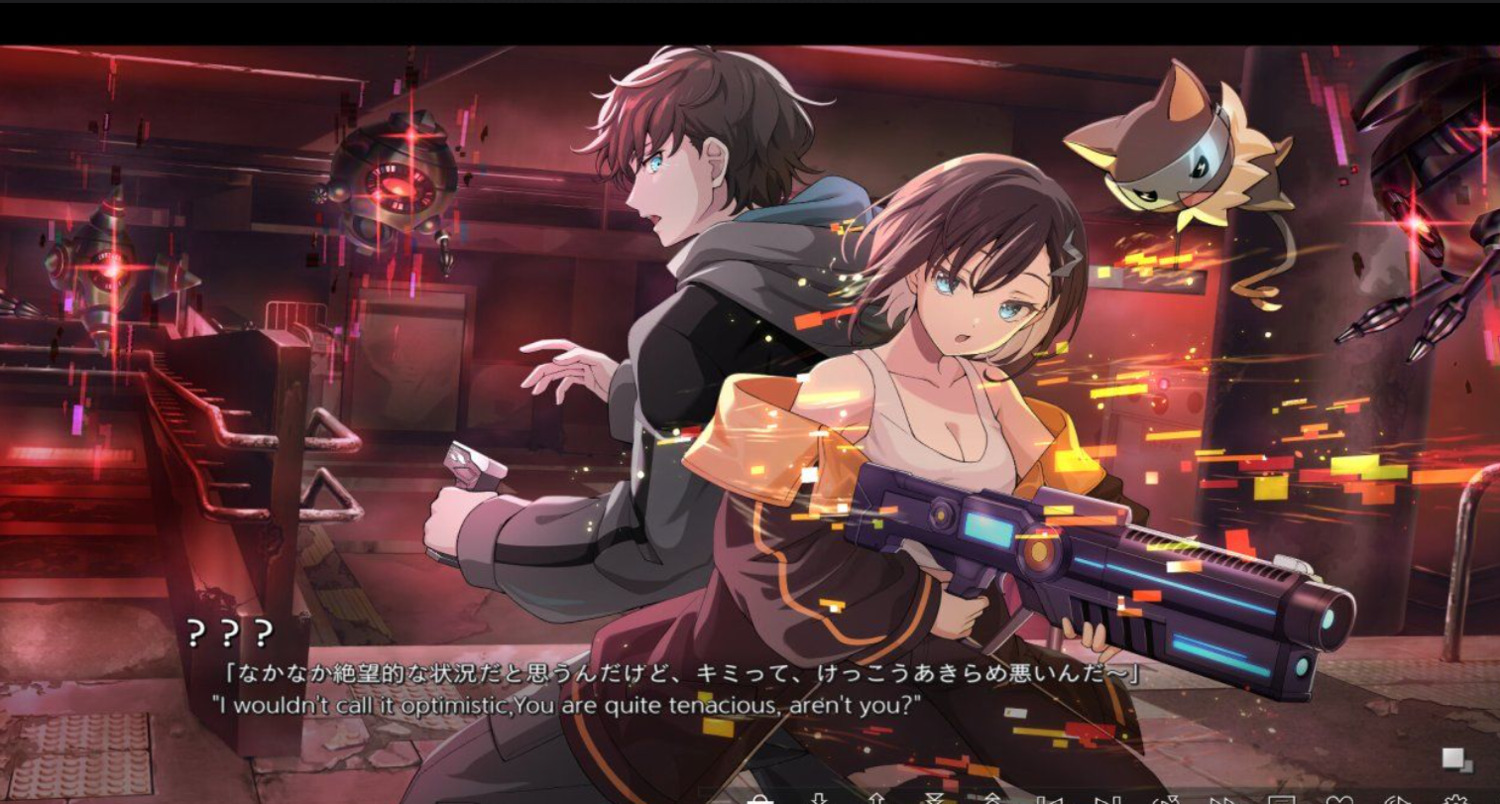Toggle auto mode circular arrow icon
The image size is (1500, 804).
(1165, 799)
